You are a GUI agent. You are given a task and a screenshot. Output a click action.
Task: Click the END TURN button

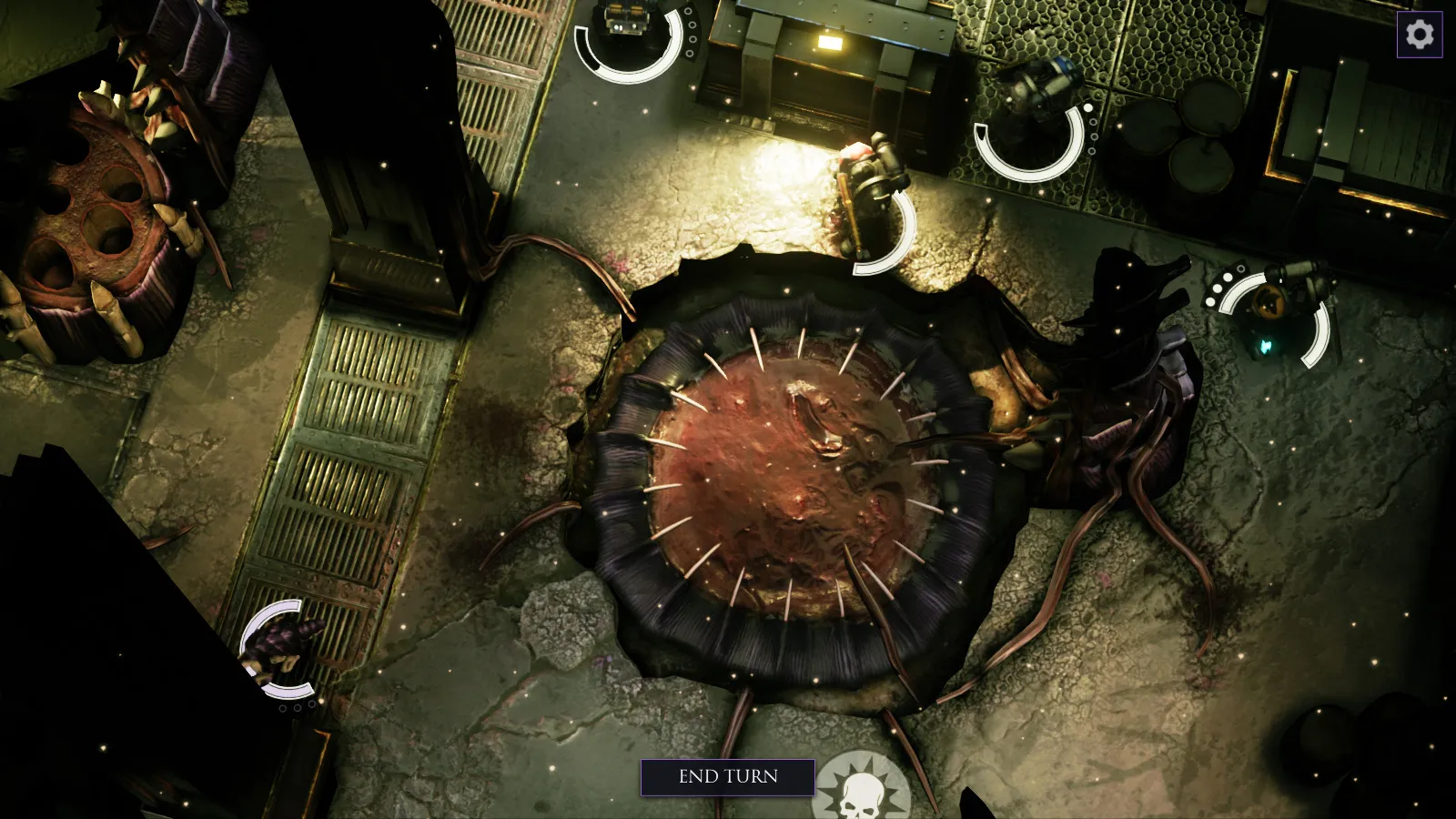(728, 777)
